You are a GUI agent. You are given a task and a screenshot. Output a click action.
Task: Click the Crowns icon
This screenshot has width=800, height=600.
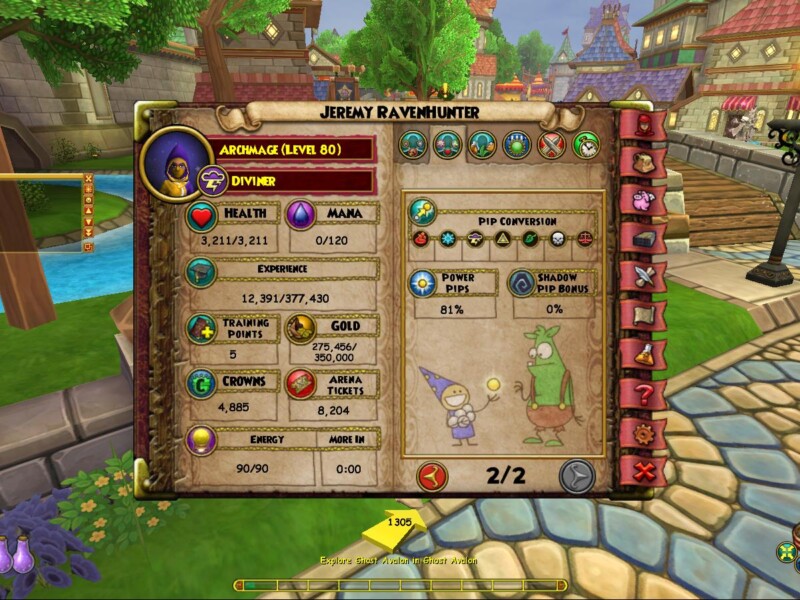pyautogui.click(x=202, y=384)
